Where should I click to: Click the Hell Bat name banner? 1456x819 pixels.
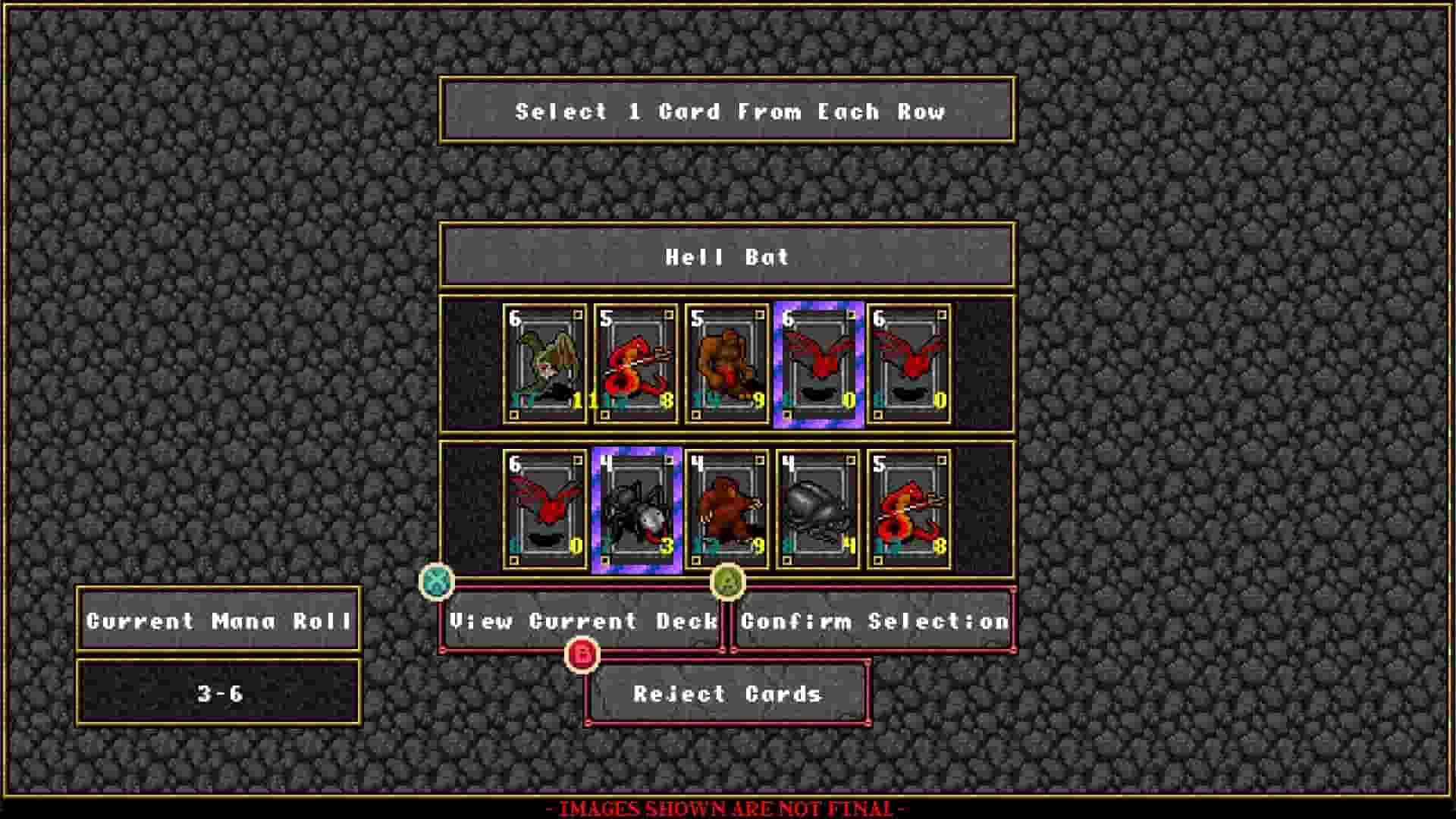point(728,258)
